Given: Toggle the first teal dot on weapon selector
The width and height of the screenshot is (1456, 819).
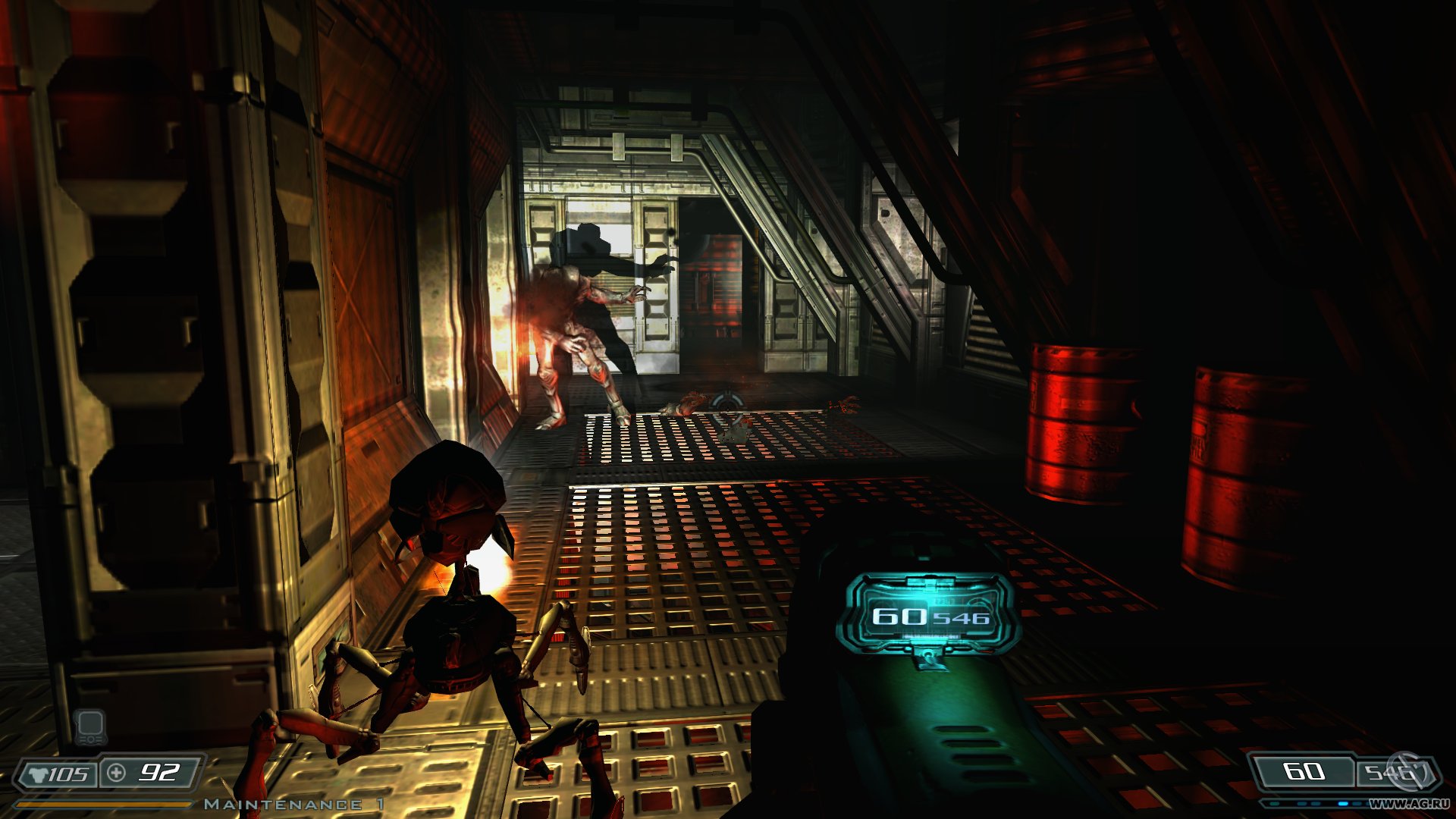Looking at the screenshot, I should [x=1274, y=803].
